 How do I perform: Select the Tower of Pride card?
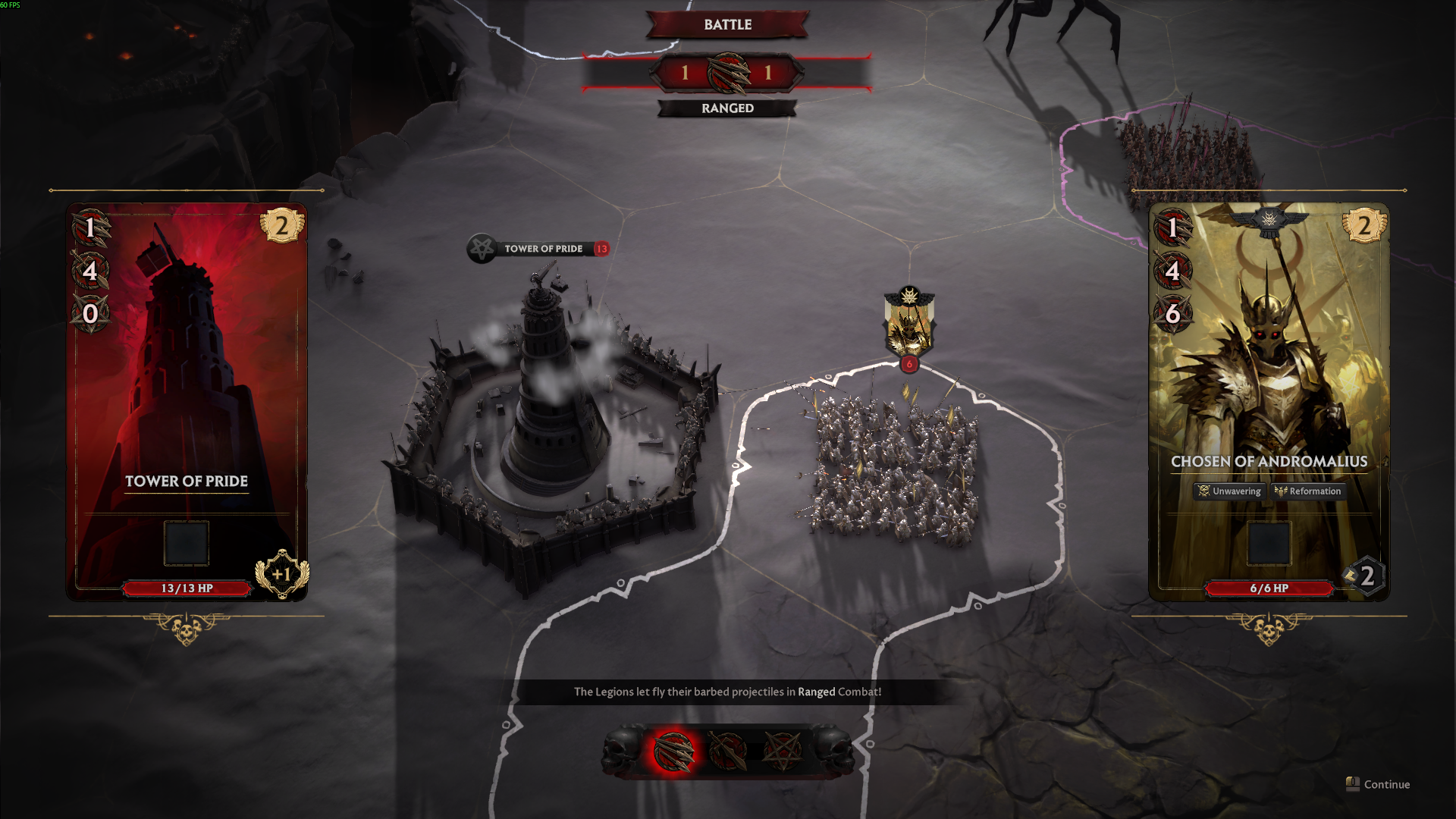187,402
